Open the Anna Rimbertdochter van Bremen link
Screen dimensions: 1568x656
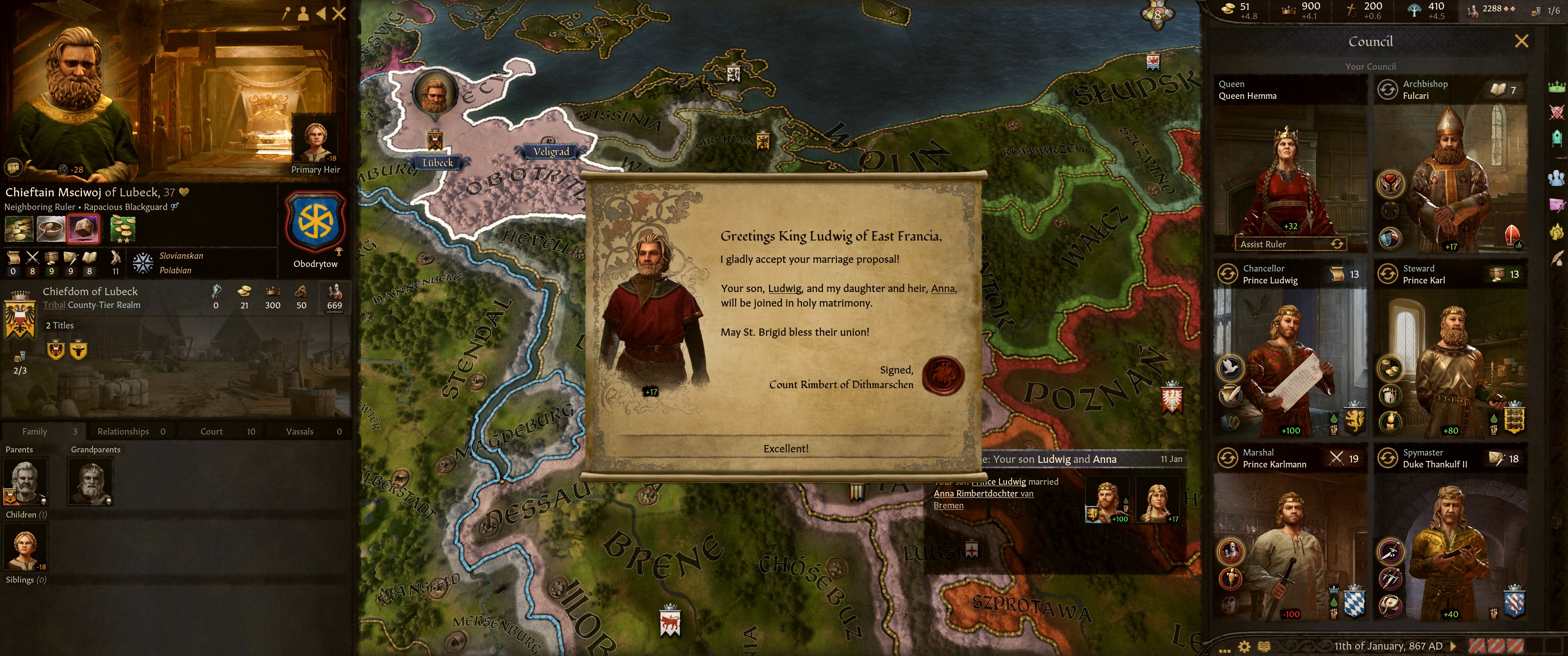[x=983, y=493]
